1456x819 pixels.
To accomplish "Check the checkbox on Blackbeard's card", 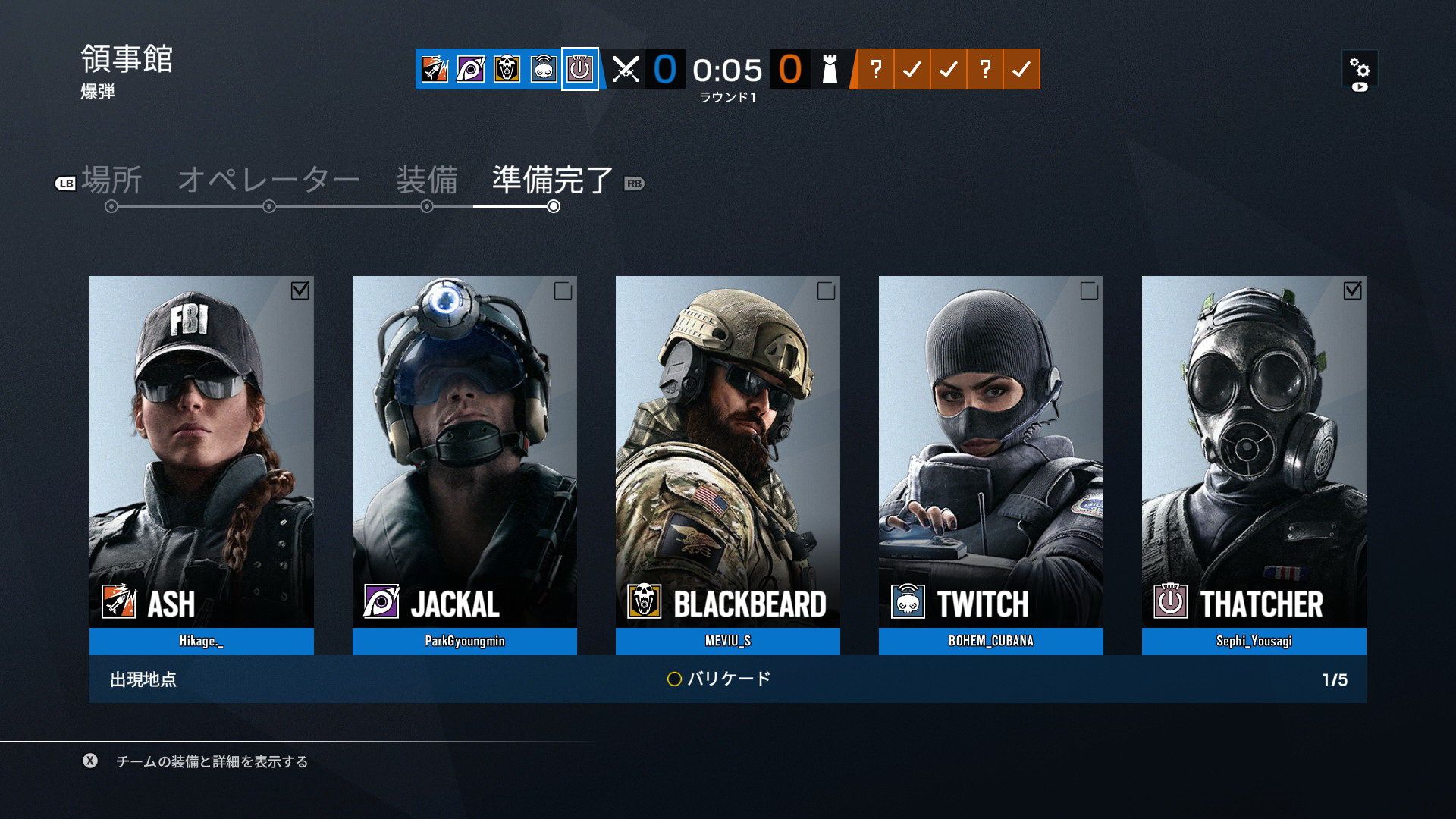I will [x=827, y=290].
